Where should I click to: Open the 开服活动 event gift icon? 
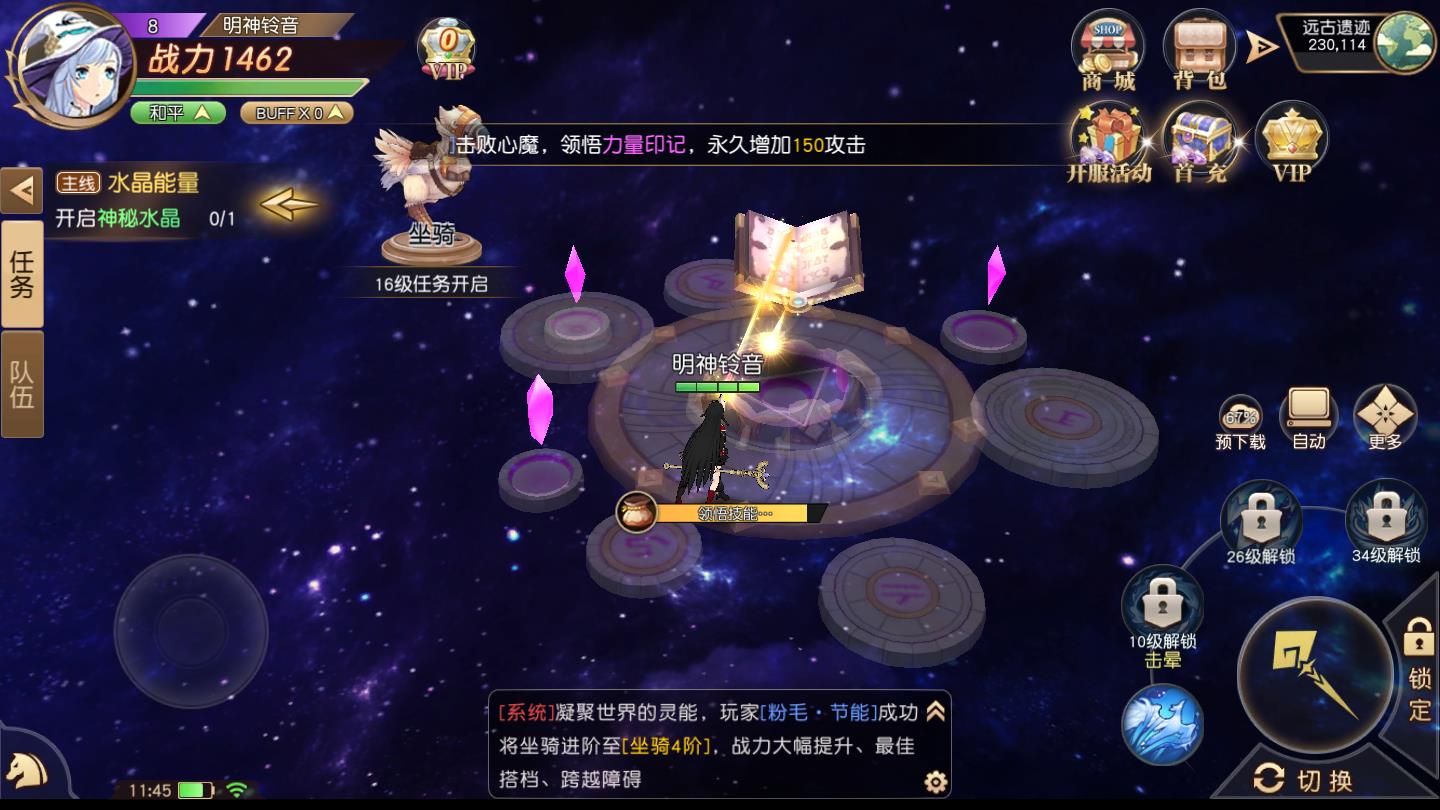coord(1108,142)
